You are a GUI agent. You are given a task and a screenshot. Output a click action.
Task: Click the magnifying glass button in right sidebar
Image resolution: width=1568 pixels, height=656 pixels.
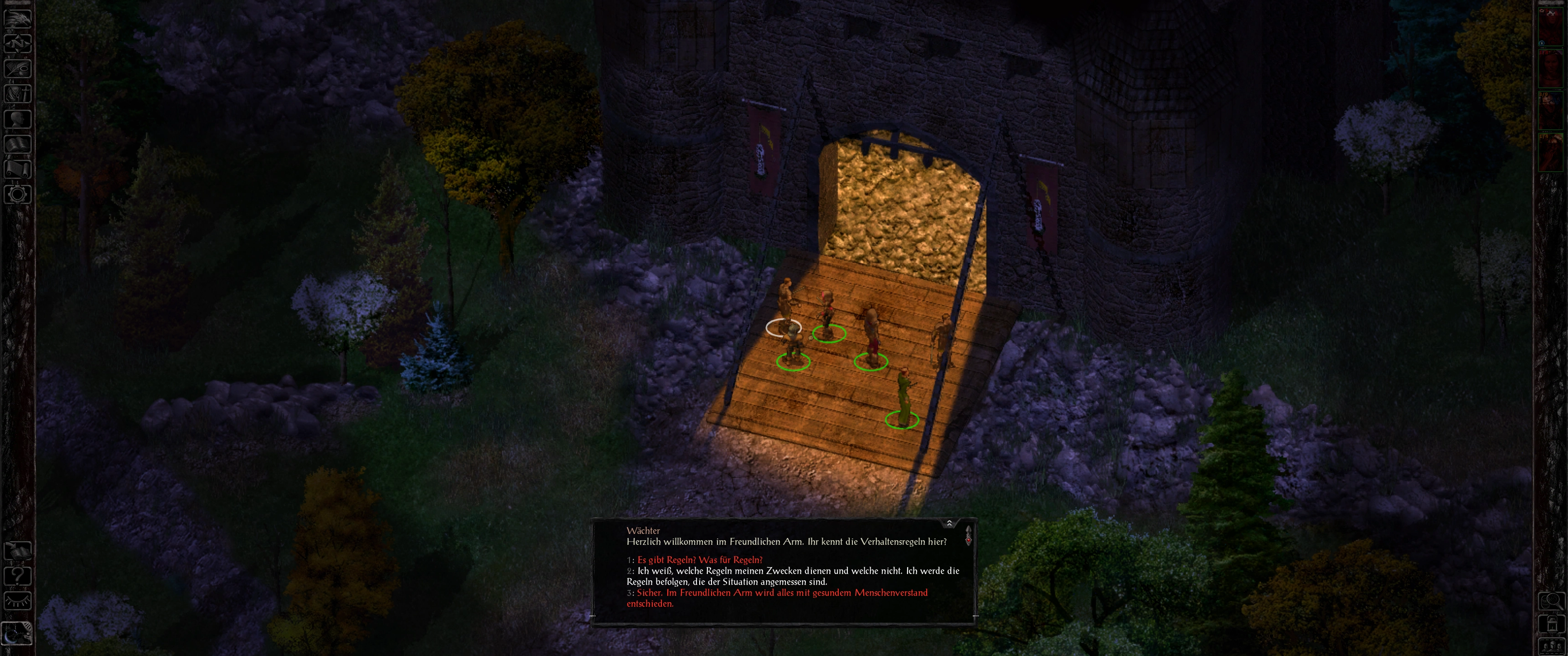pos(1552,601)
